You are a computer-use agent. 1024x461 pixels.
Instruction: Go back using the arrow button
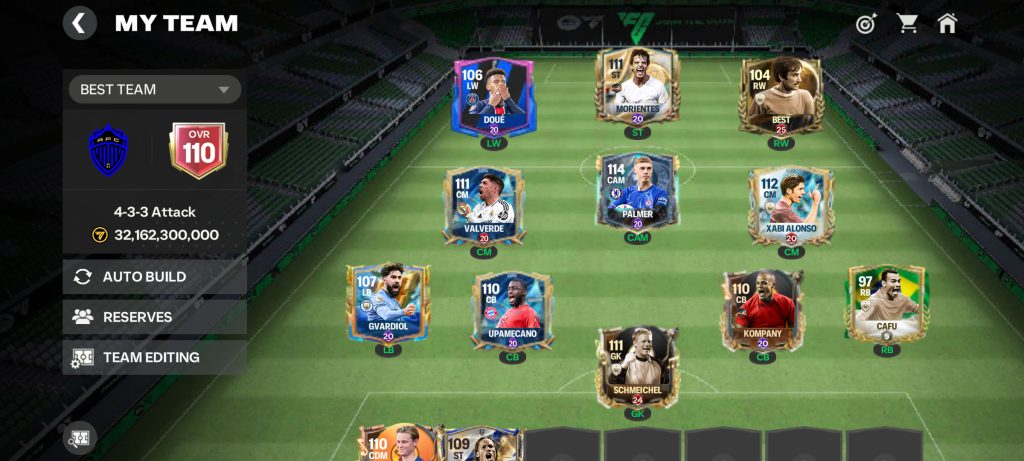(x=80, y=23)
